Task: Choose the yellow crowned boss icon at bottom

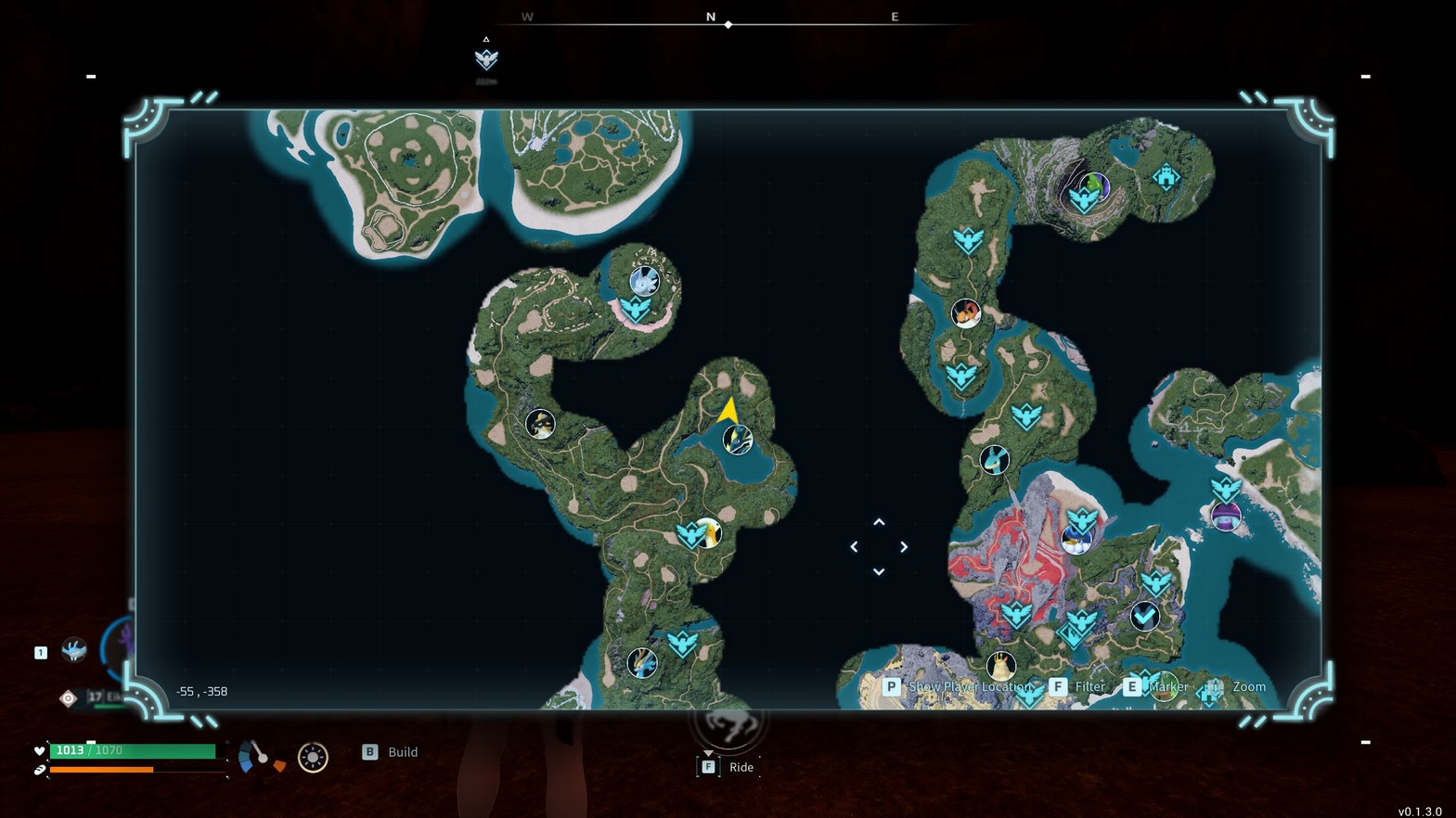Action: tap(999, 665)
